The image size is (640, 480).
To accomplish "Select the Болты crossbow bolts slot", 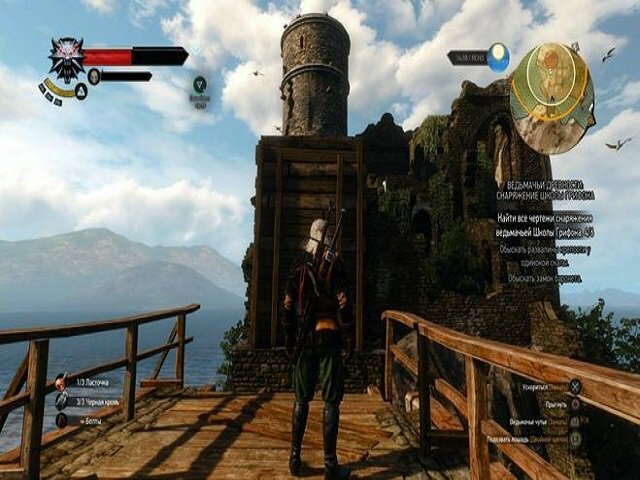I will click(x=61, y=420).
